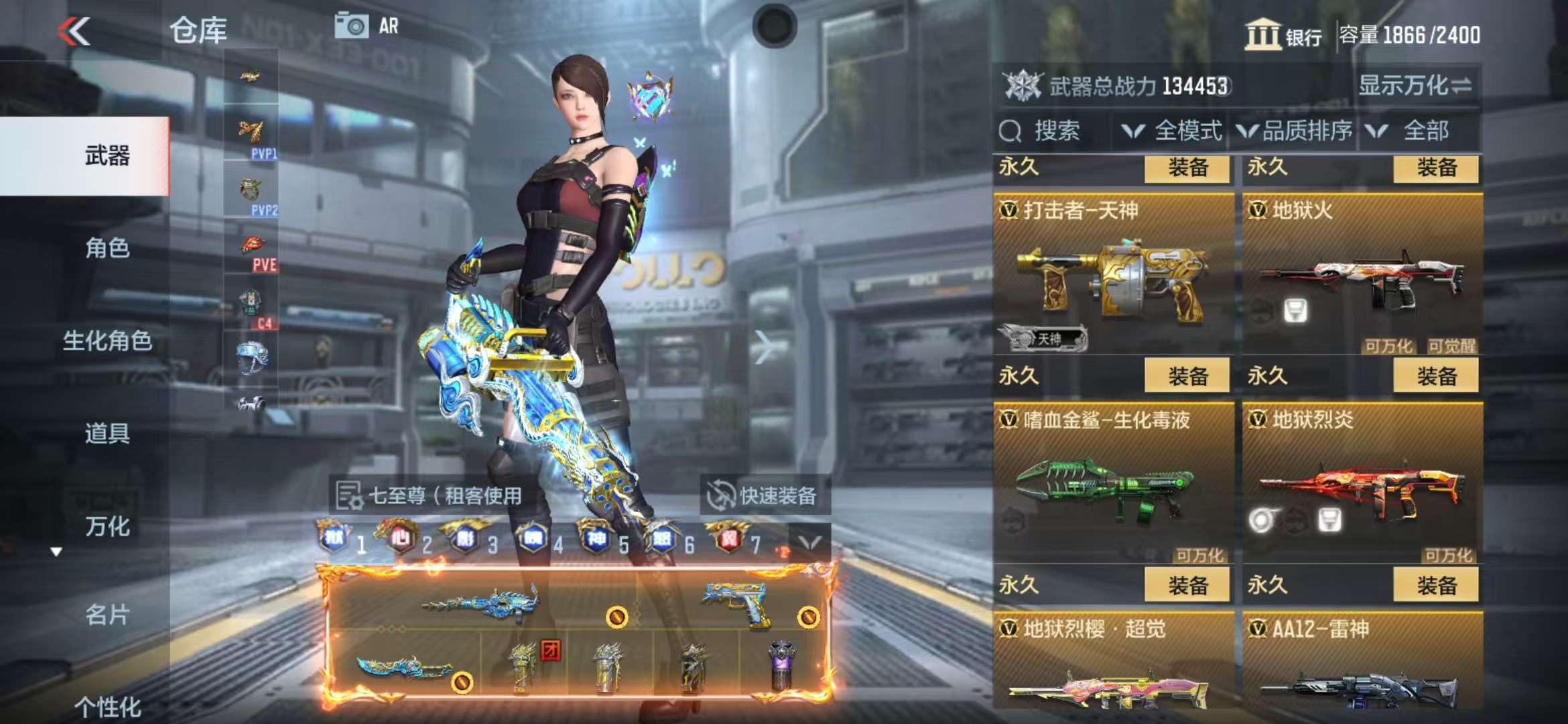The image size is (1568, 724).
Task: Open the AR camera view
Action: [367, 27]
